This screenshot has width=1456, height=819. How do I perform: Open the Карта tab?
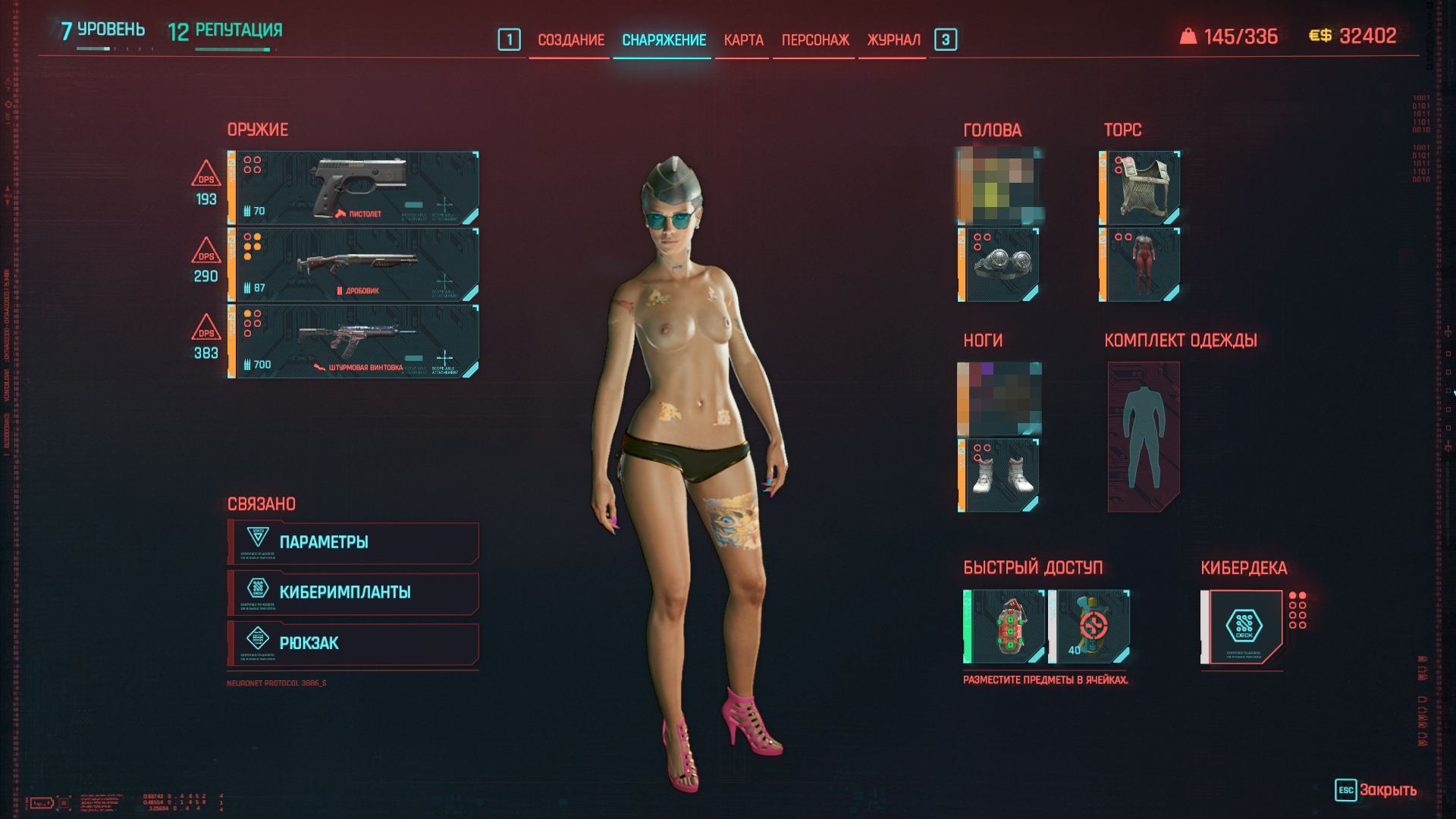pyautogui.click(x=743, y=40)
